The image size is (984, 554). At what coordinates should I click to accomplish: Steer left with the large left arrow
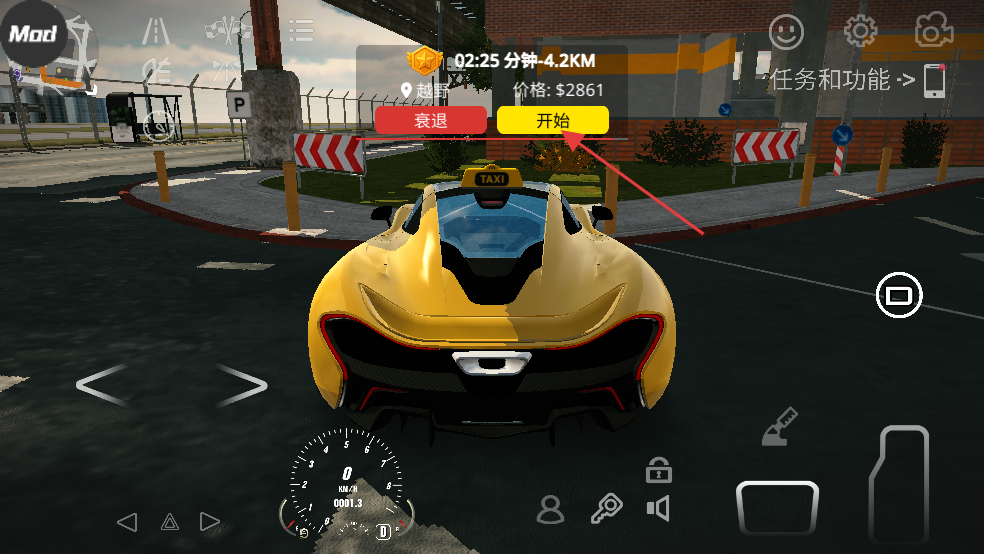point(102,385)
